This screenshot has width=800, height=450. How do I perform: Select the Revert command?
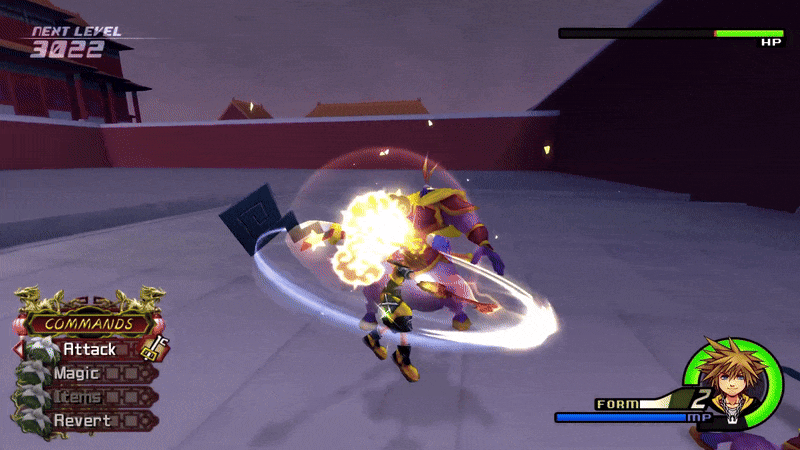coord(79,420)
